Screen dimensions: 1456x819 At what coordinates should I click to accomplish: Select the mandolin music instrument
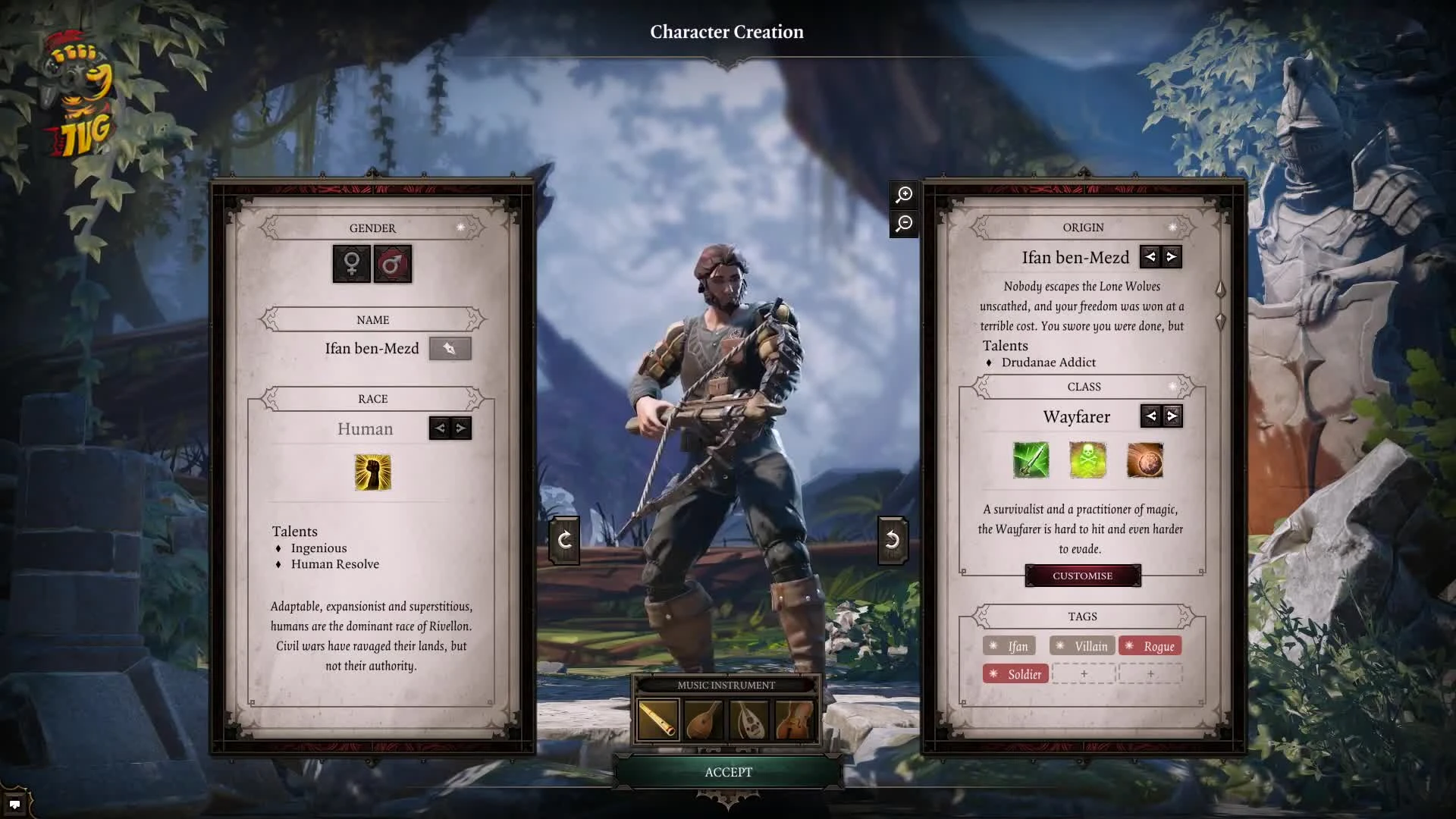click(704, 718)
